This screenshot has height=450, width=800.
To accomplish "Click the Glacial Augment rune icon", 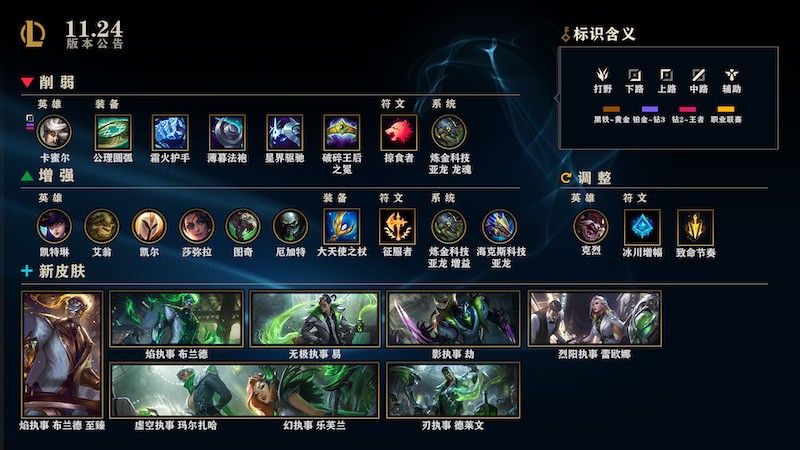I will (x=642, y=227).
